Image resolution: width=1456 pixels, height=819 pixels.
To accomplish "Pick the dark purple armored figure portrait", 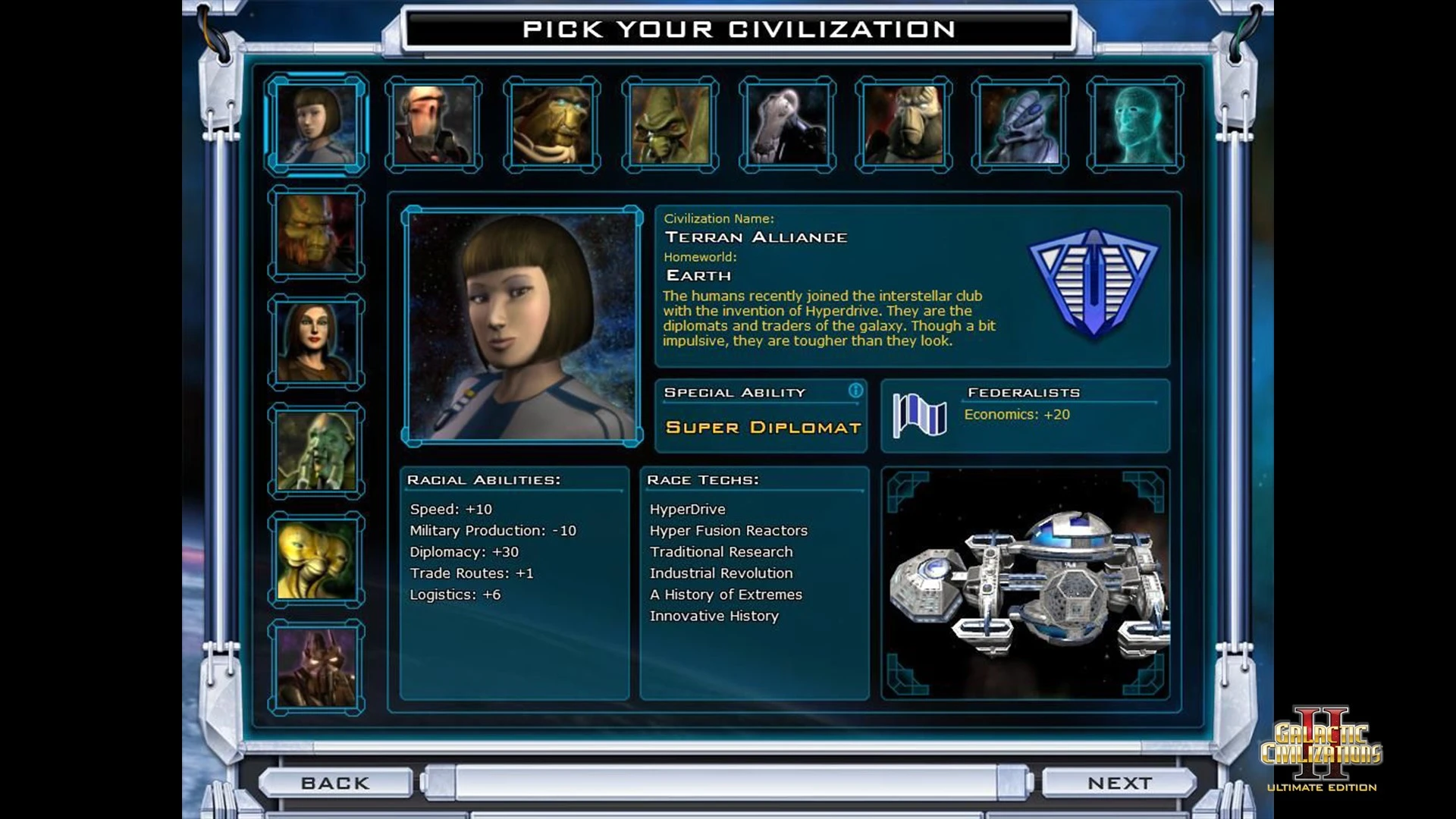I will 316,667.
